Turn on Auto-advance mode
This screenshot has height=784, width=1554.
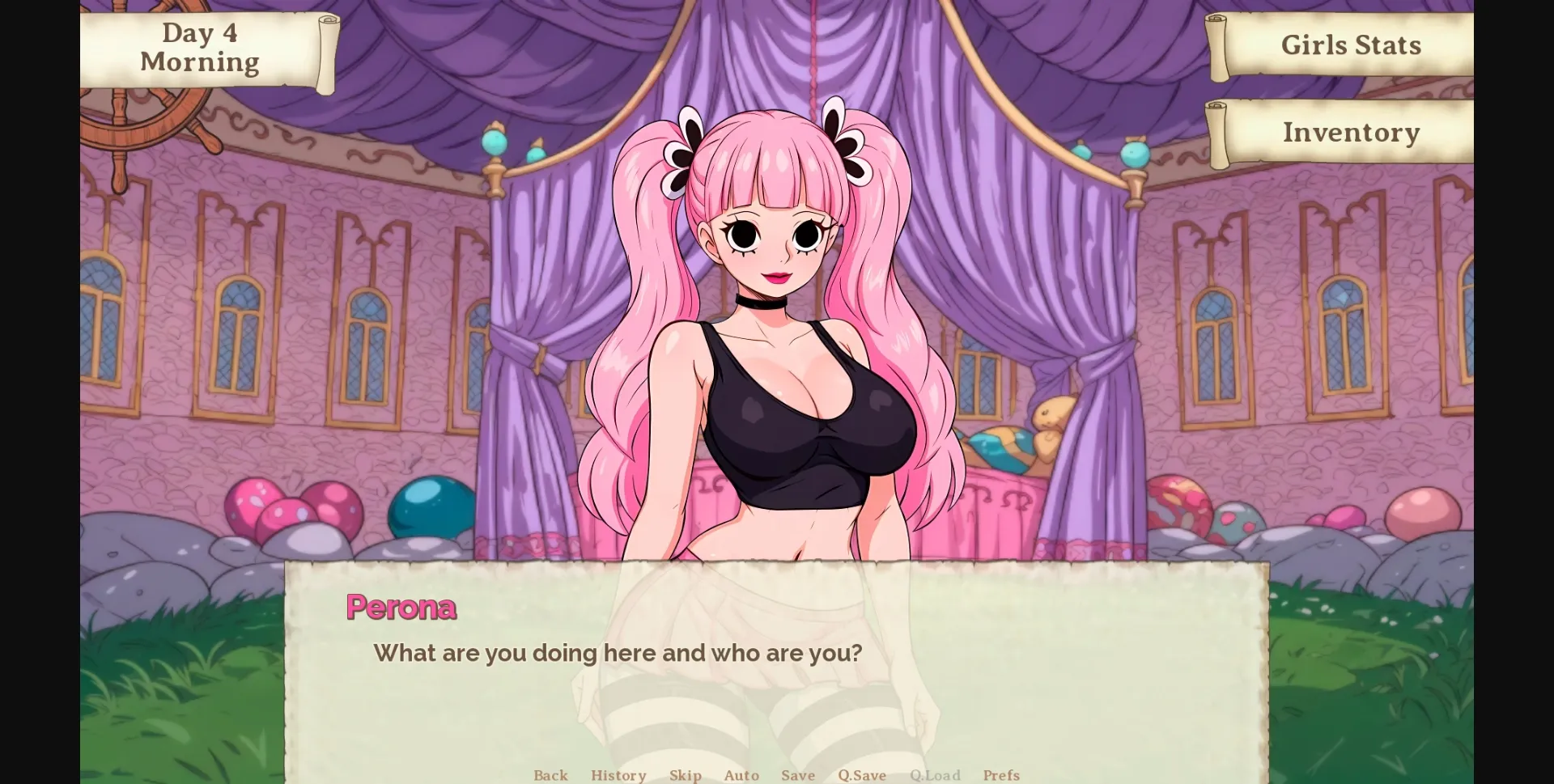click(x=741, y=775)
